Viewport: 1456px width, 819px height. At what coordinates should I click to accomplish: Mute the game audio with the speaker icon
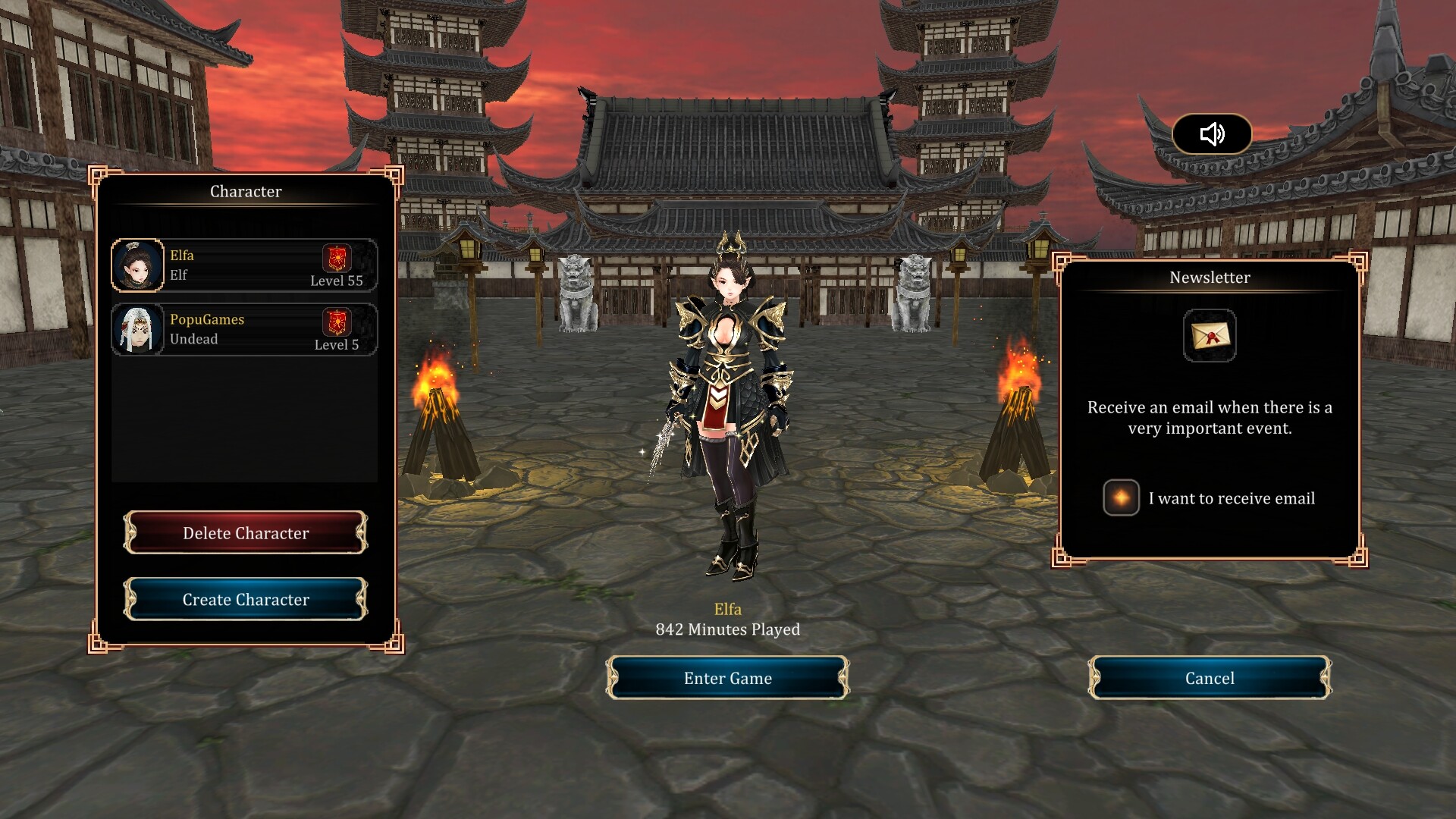1211,134
